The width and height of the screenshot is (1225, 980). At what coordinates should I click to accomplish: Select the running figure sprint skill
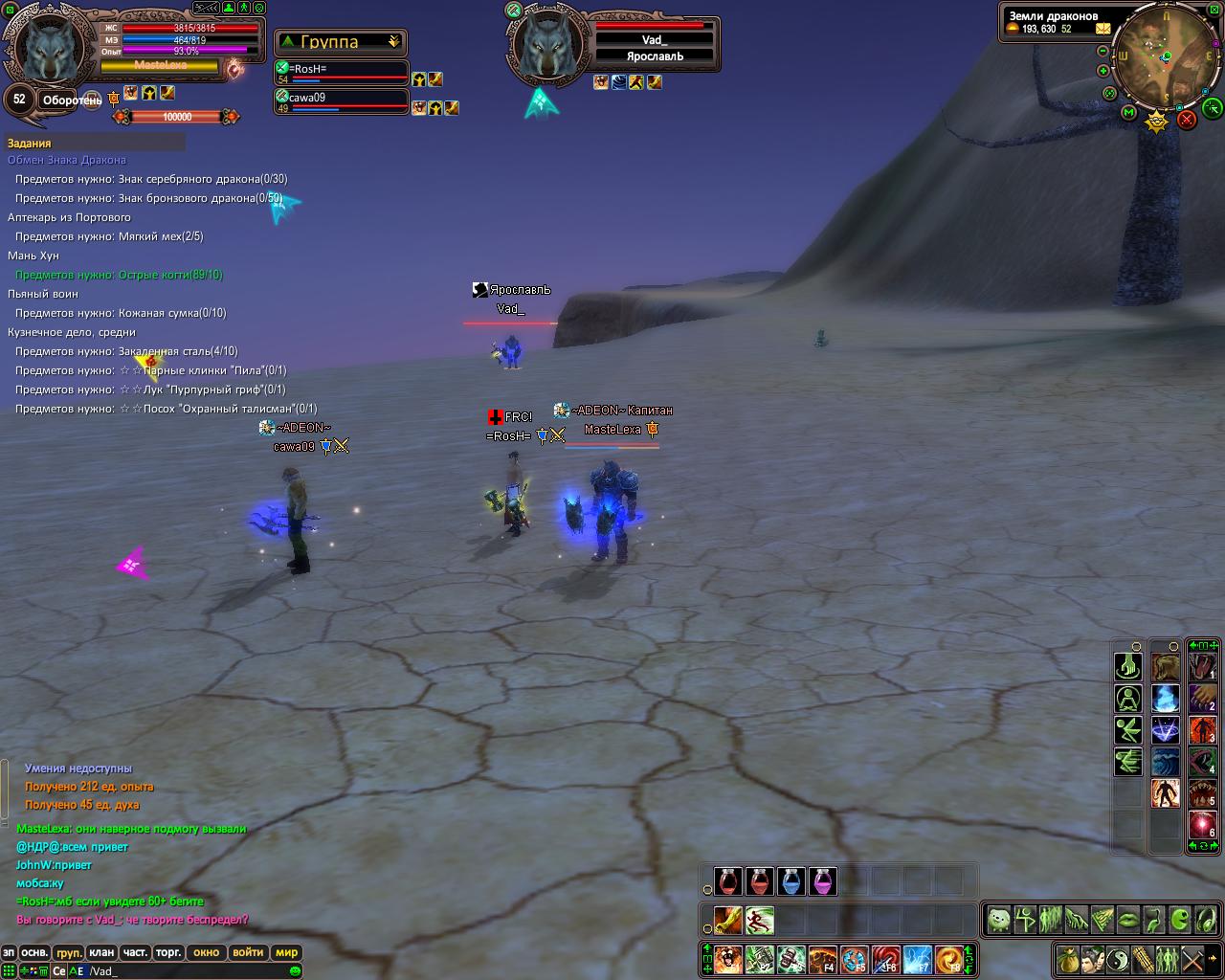pos(759,921)
